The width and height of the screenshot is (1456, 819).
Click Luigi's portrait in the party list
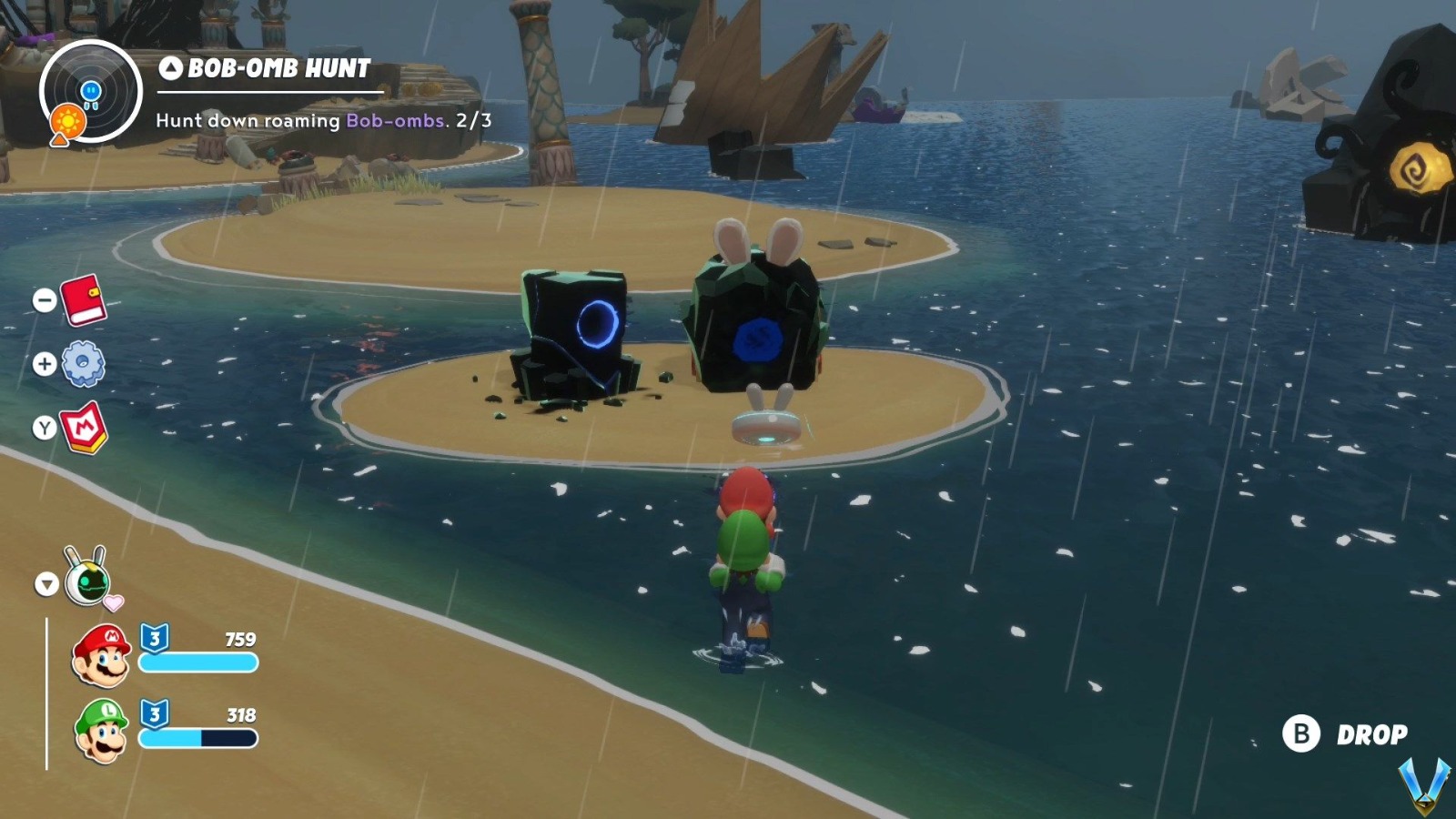pyautogui.click(x=100, y=733)
